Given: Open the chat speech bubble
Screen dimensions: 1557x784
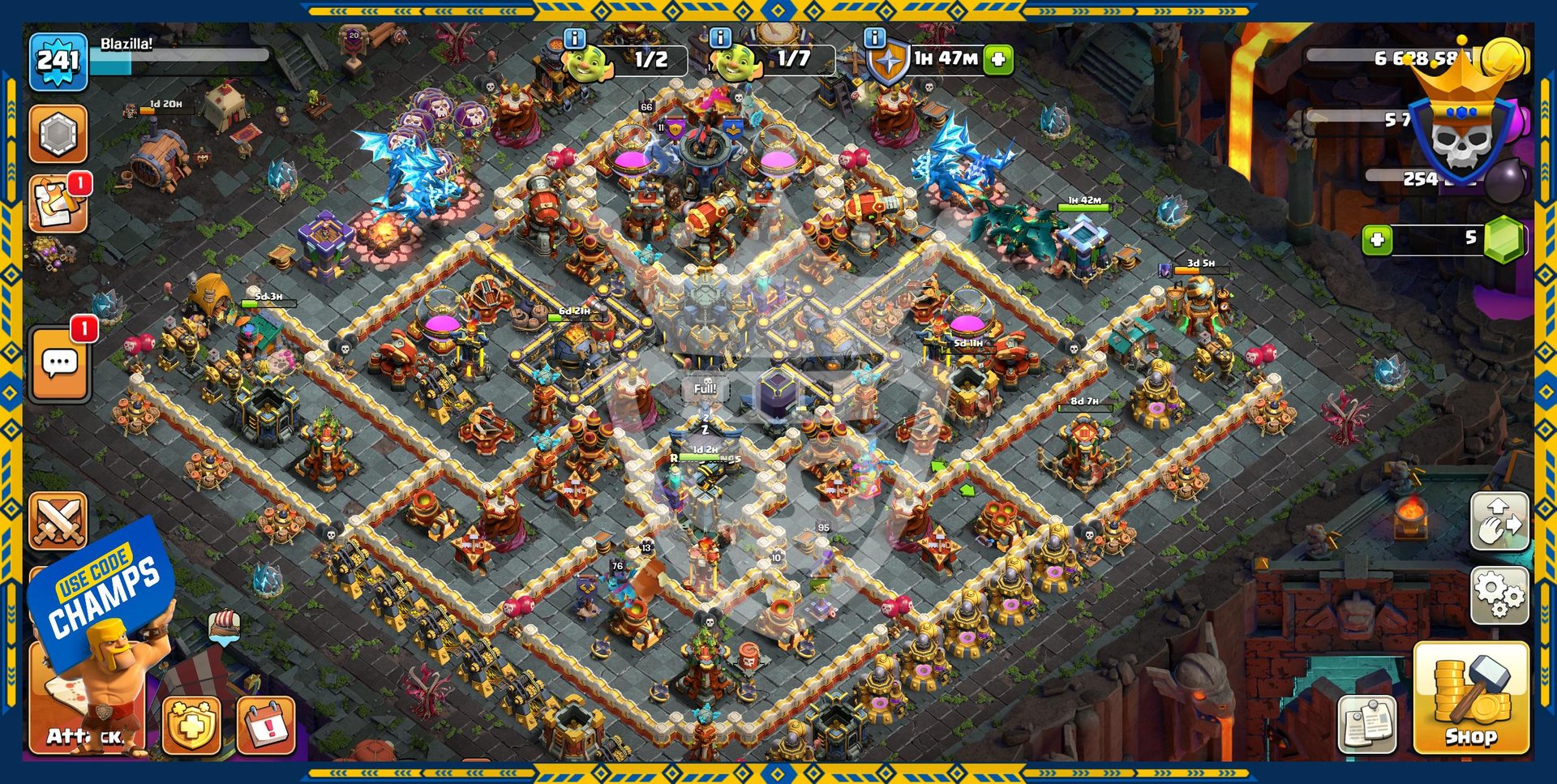Looking at the screenshot, I should (x=60, y=364).
